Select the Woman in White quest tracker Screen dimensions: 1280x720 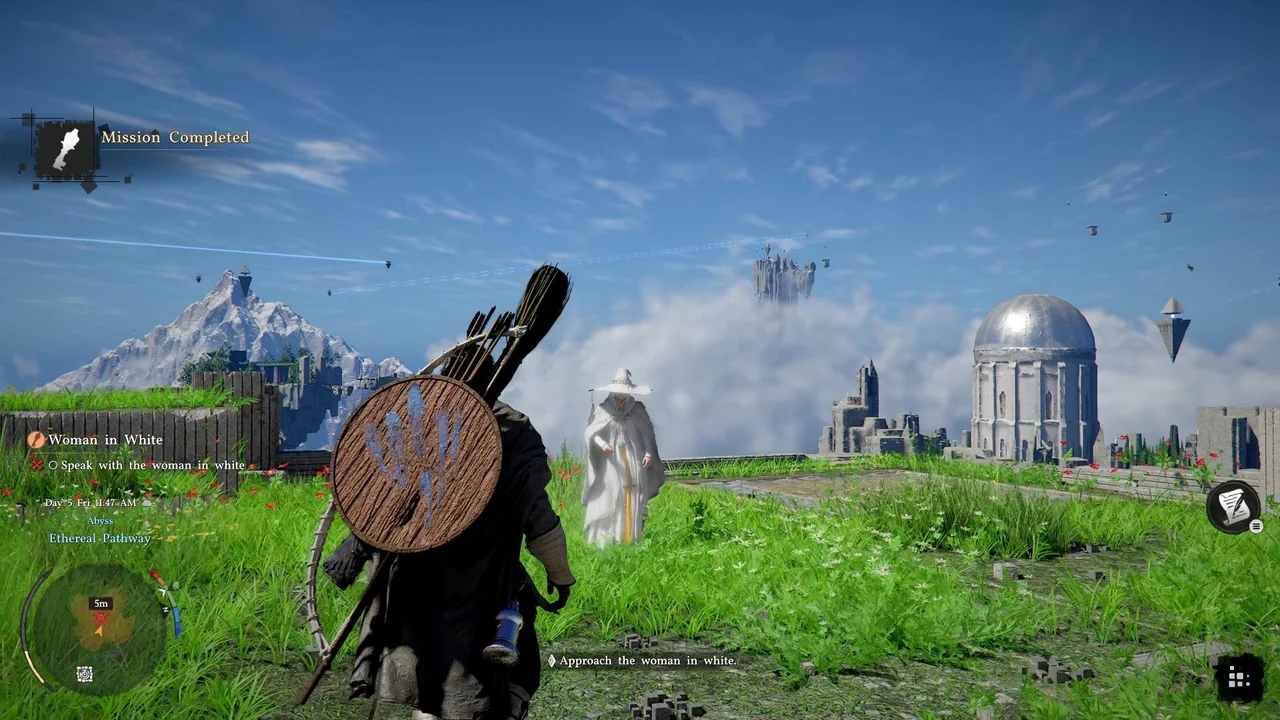tap(105, 439)
